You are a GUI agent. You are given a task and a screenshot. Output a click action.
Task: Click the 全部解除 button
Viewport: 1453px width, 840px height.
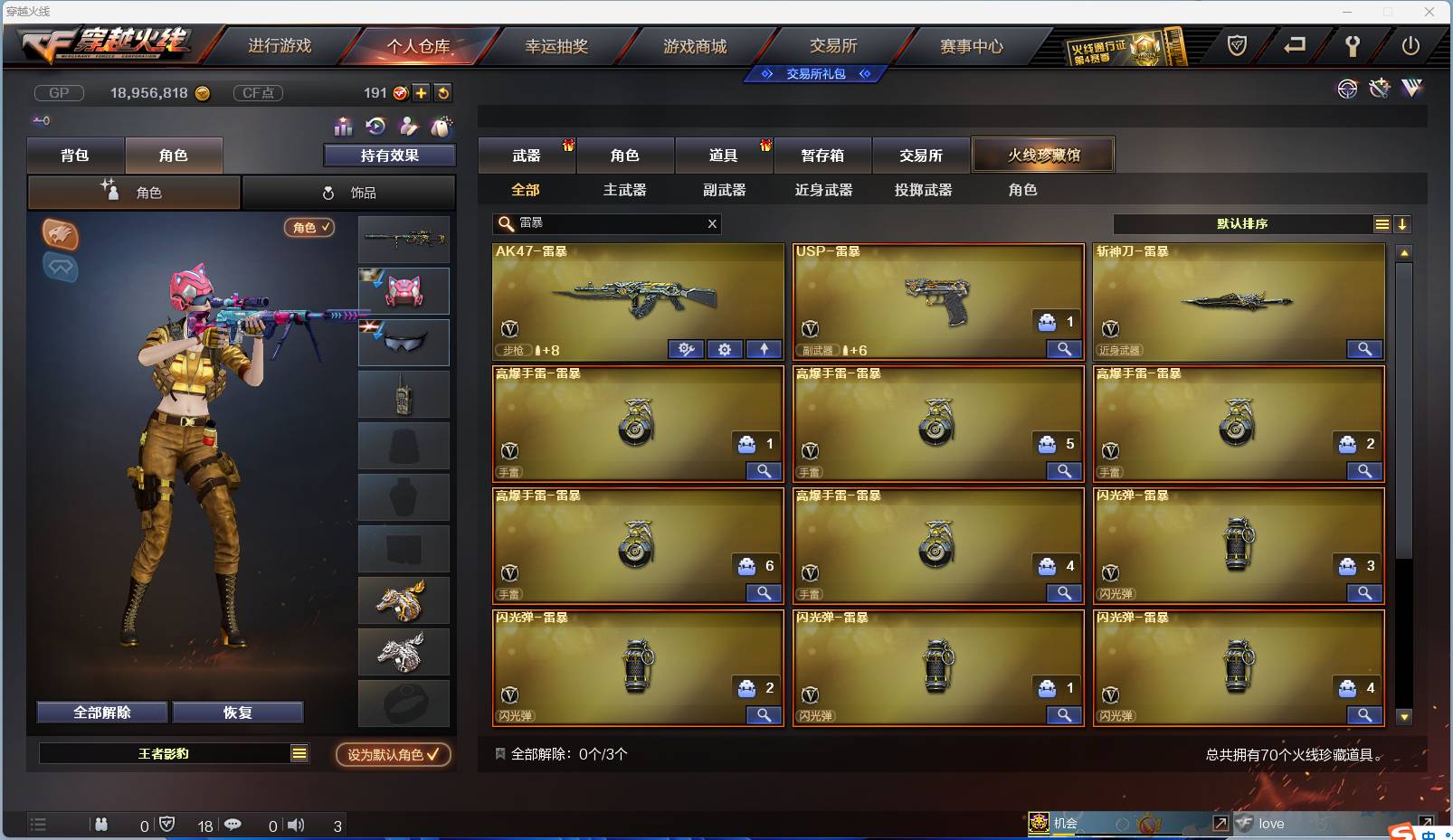pyautogui.click(x=100, y=712)
